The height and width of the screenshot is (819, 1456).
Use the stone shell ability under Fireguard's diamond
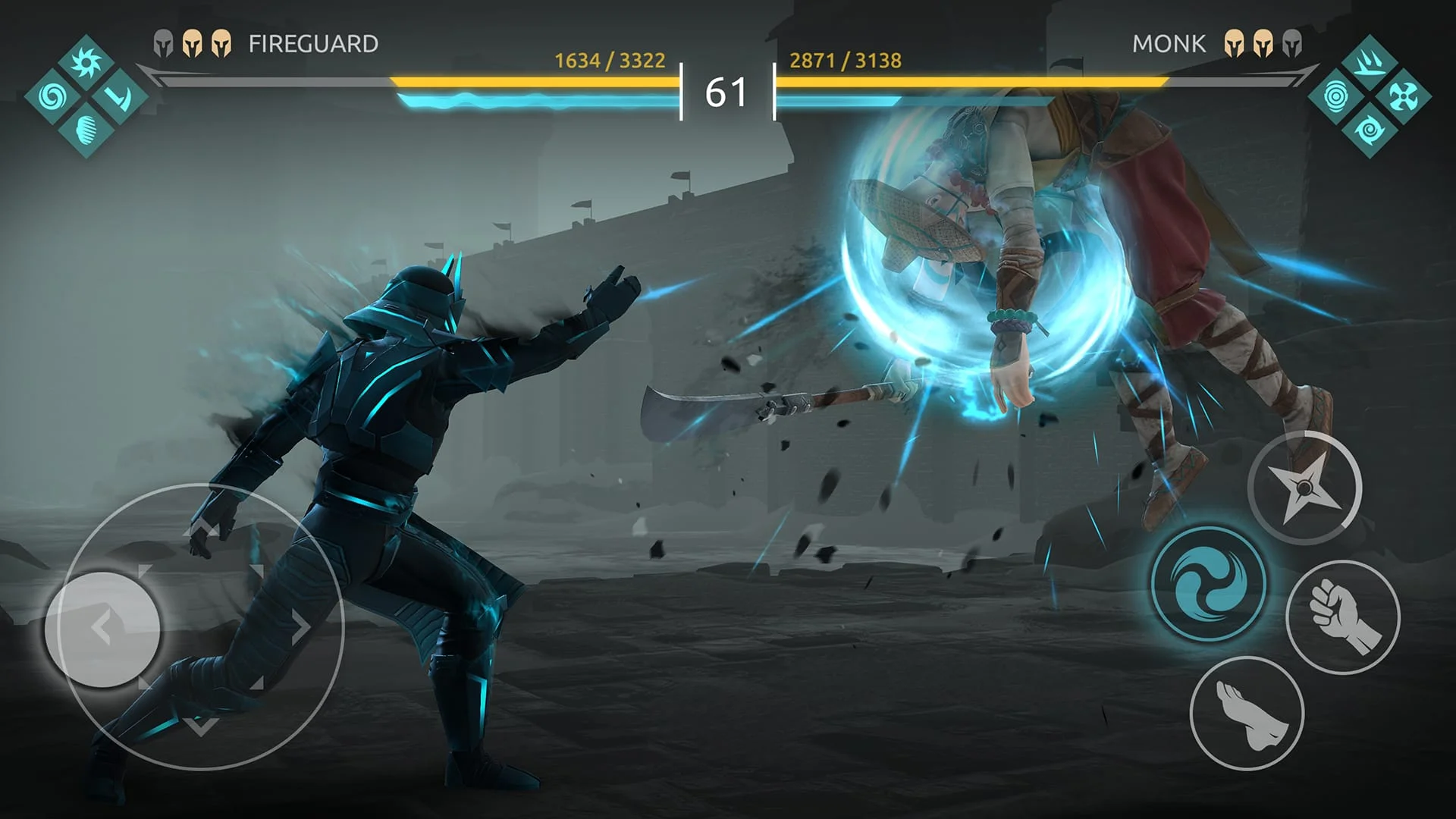[86, 130]
